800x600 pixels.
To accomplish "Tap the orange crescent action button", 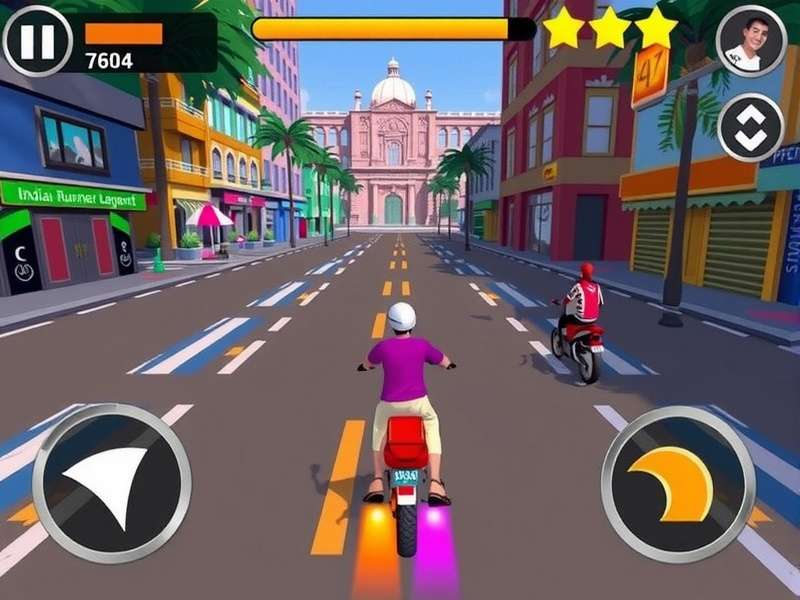I will [x=678, y=484].
